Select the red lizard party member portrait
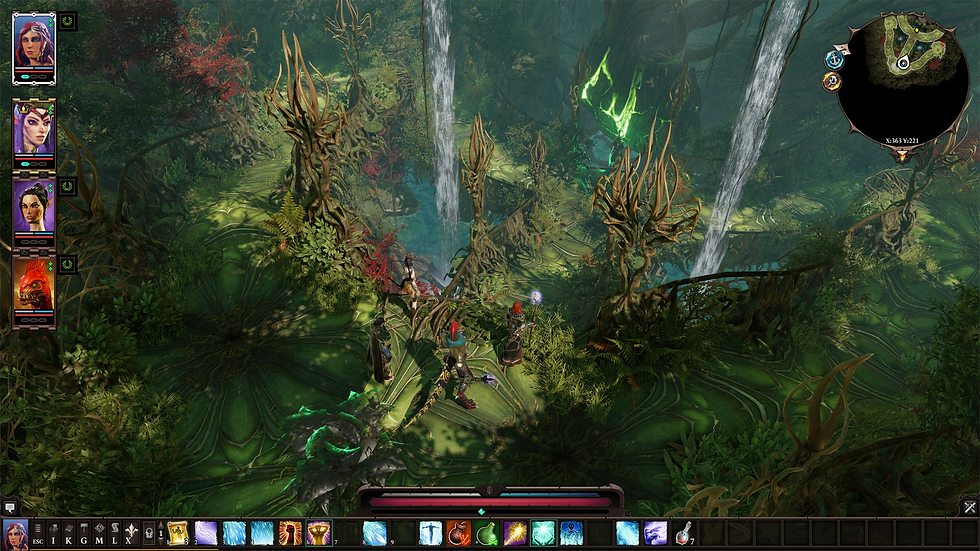Screen dimensions: 980x551 click(x=33, y=282)
